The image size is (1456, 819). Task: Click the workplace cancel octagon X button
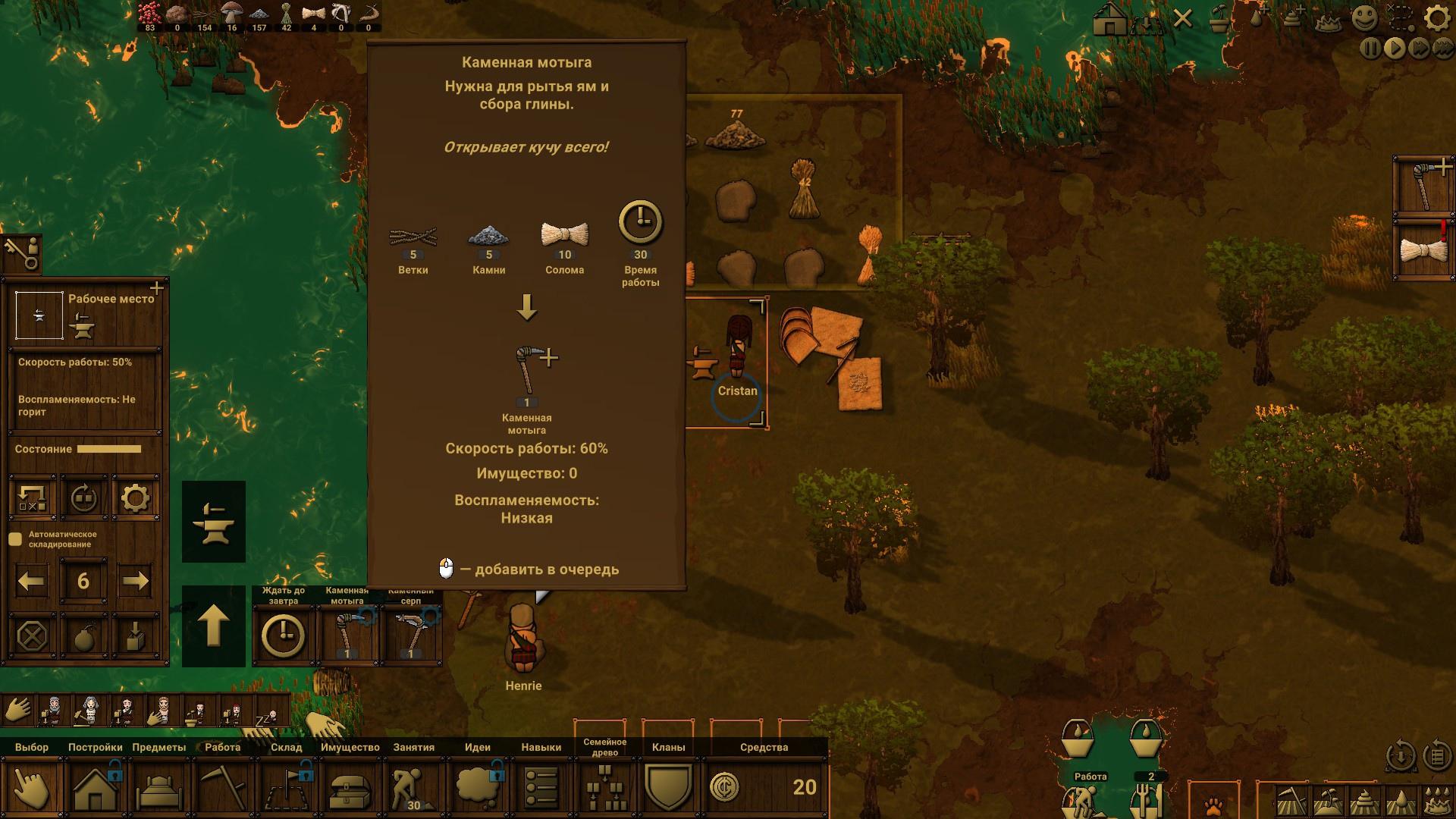[x=32, y=635]
